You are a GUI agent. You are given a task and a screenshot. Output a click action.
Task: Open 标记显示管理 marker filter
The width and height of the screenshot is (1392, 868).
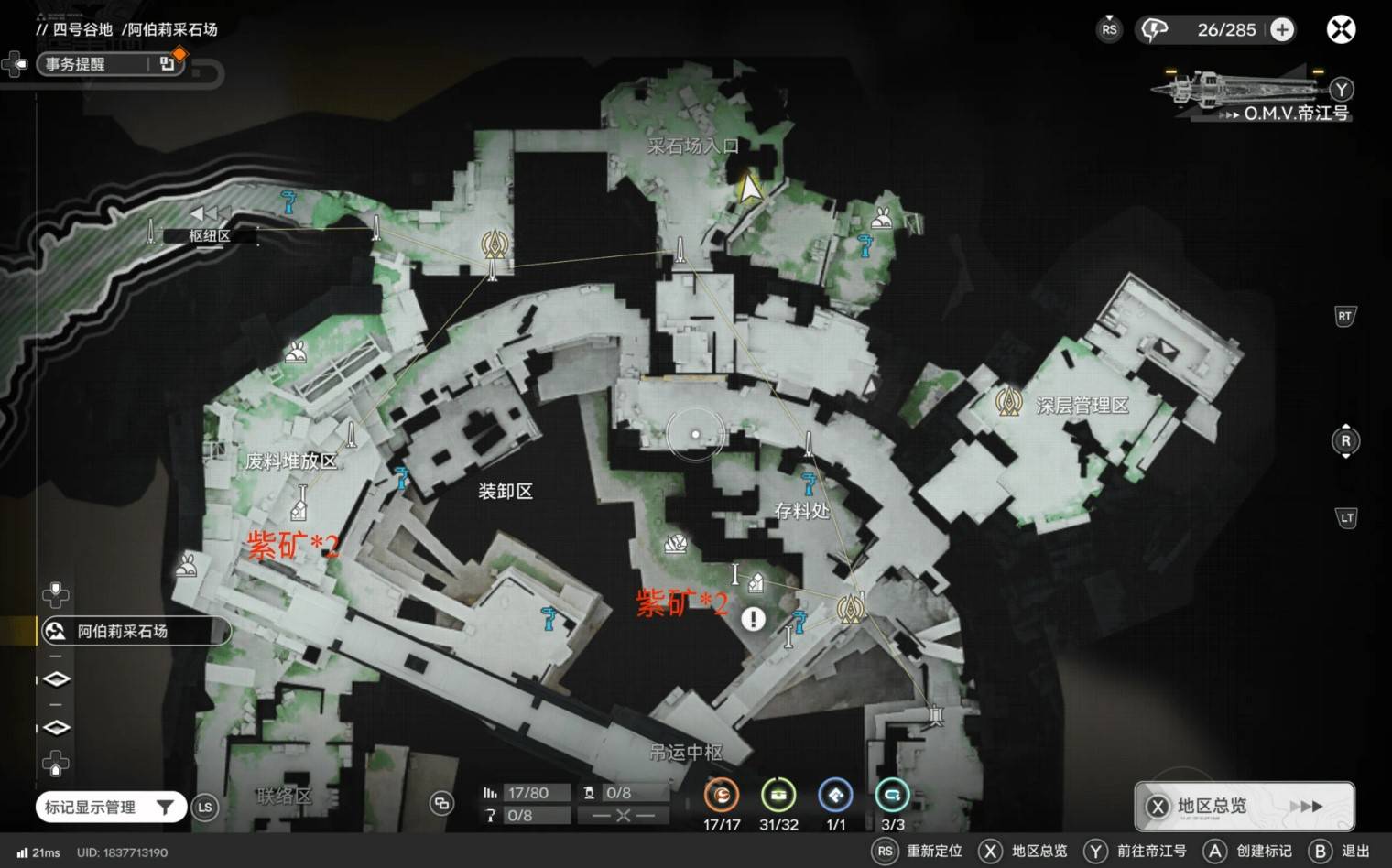pos(110,807)
